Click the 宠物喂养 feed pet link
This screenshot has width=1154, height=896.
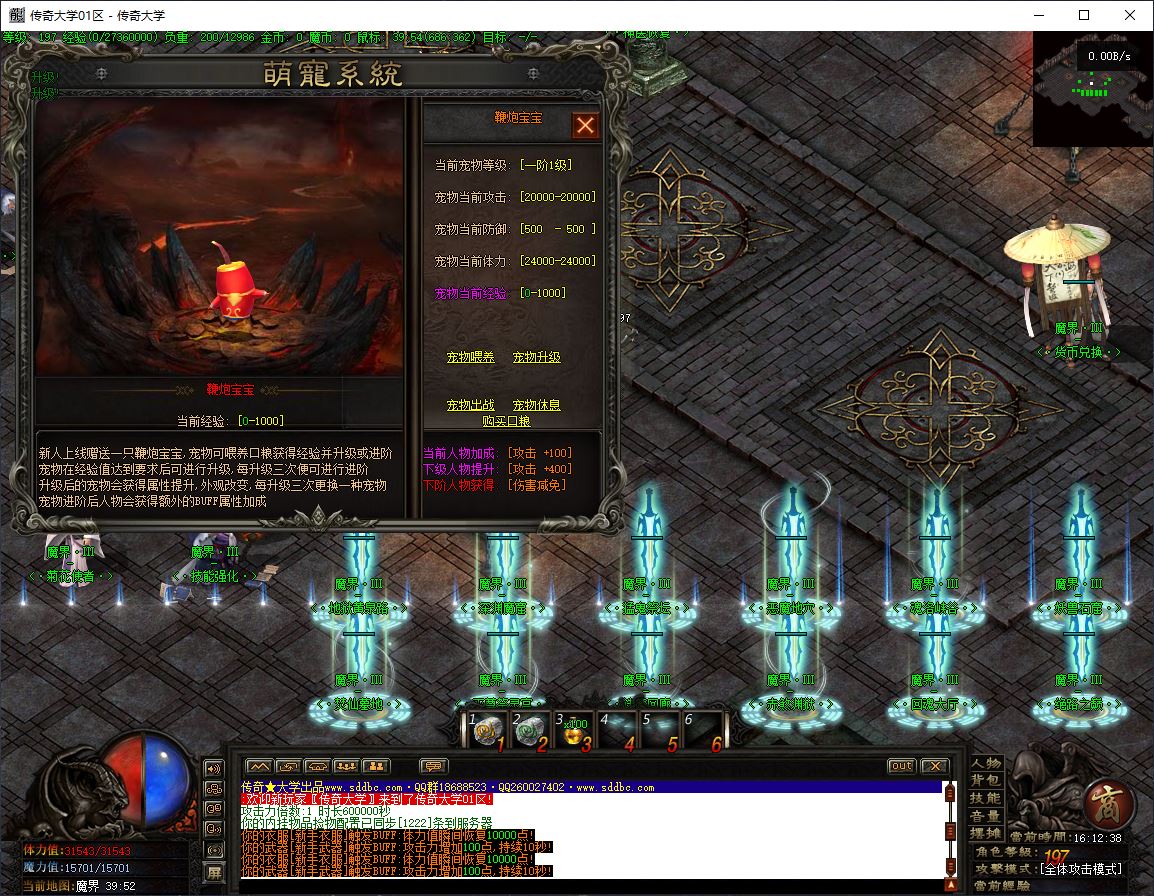(x=470, y=357)
